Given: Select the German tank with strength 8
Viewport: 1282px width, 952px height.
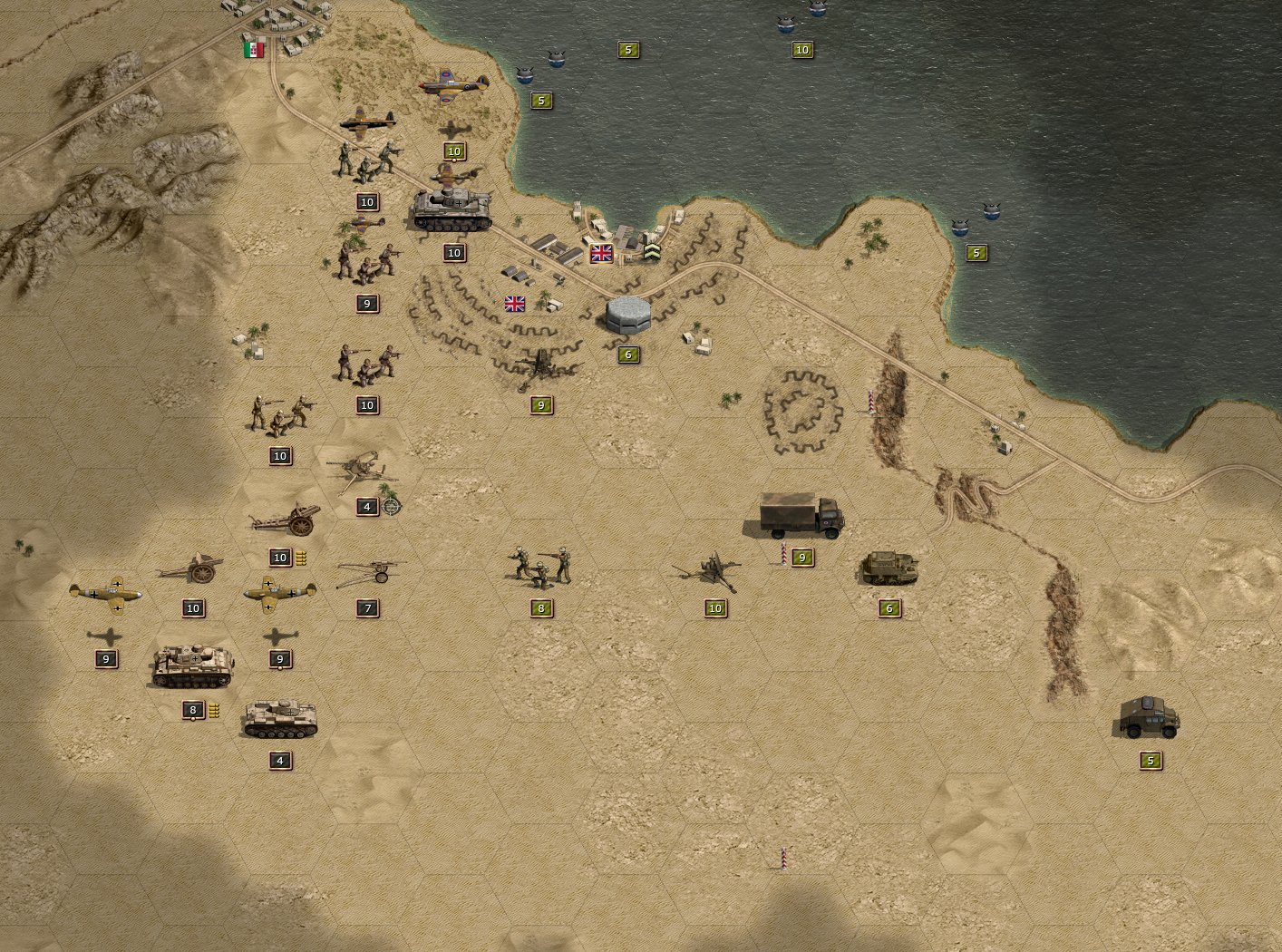Looking at the screenshot, I should click(x=193, y=667).
